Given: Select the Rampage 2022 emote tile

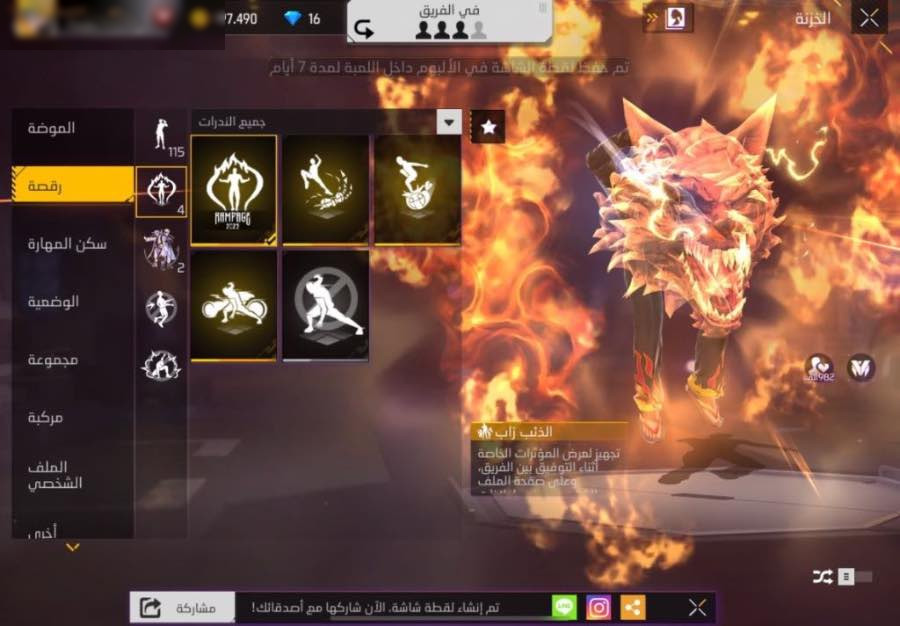Looking at the screenshot, I should [x=233, y=189].
